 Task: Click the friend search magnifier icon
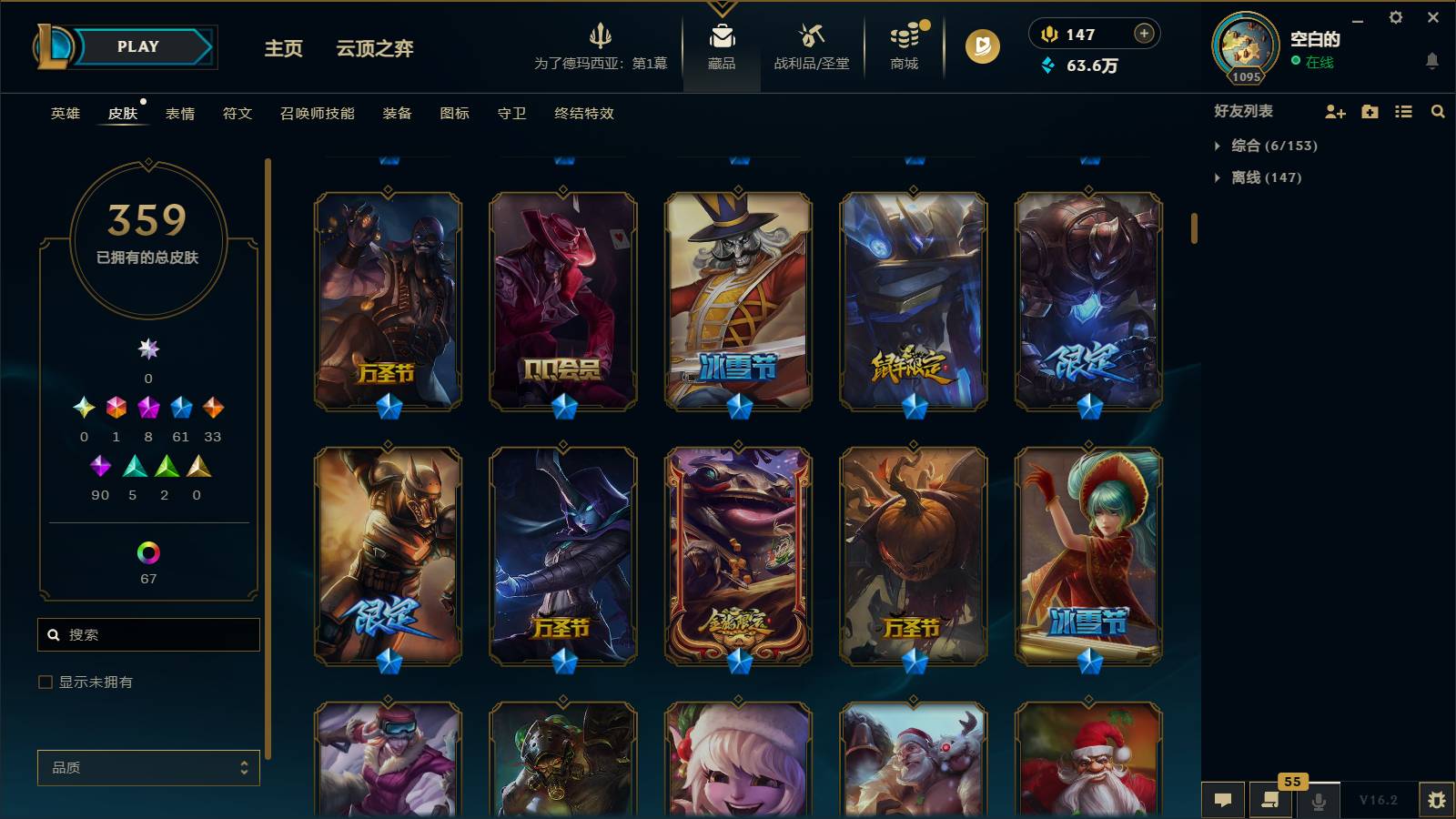[x=1438, y=111]
